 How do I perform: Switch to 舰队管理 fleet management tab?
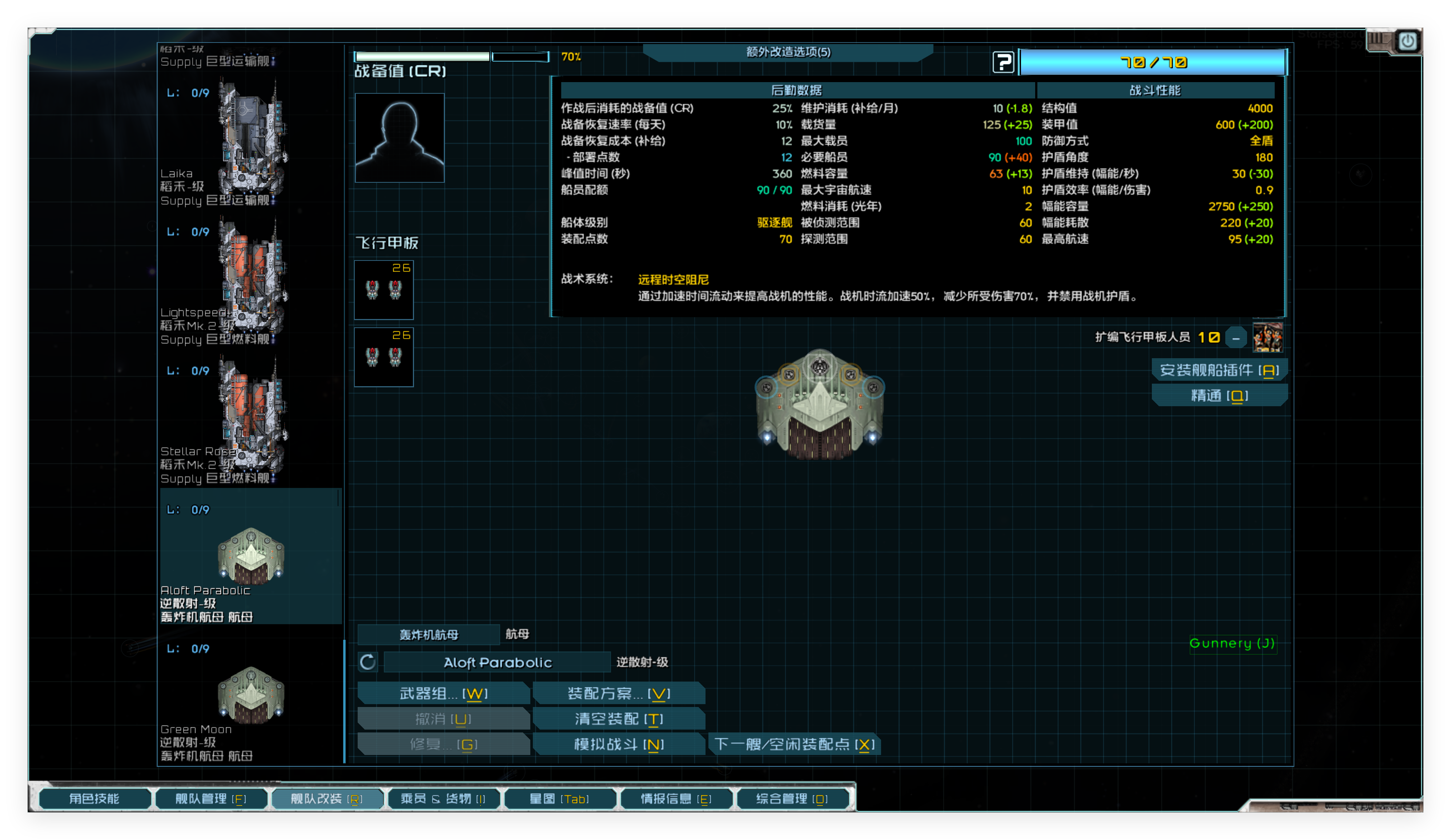click(x=211, y=799)
